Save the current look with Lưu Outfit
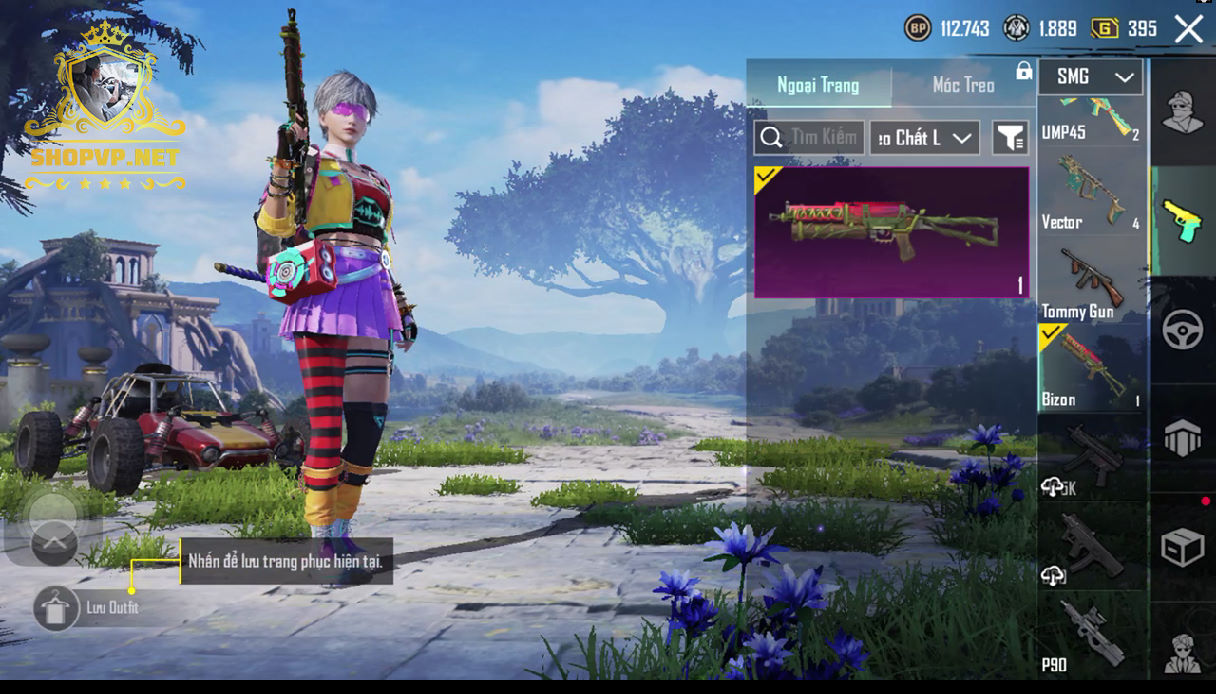This screenshot has width=1216, height=694. [57, 608]
